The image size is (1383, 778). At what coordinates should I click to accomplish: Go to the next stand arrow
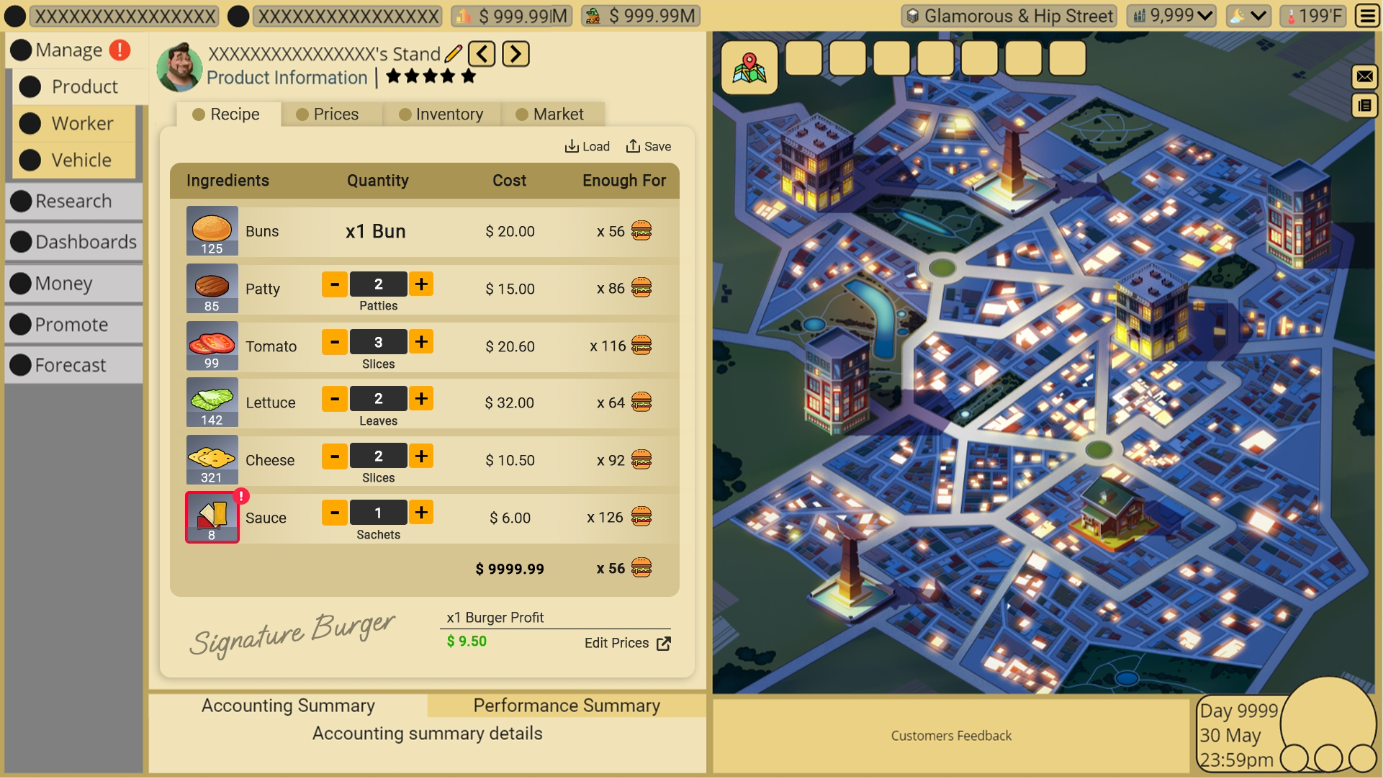516,54
